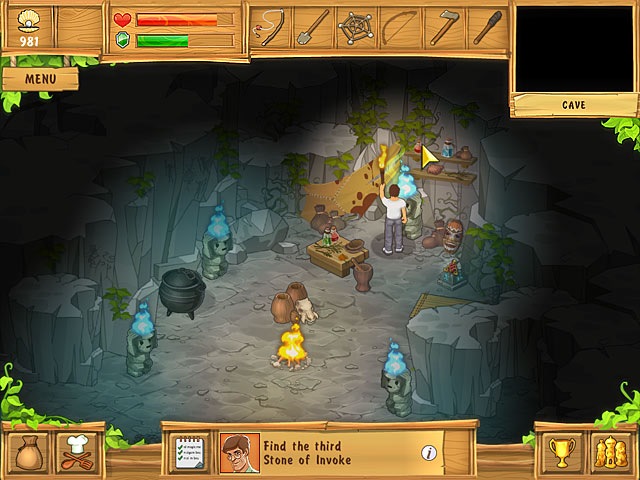Click the character portrait in quest bar
This screenshot has width=640, height=480.
pos(237,452)
